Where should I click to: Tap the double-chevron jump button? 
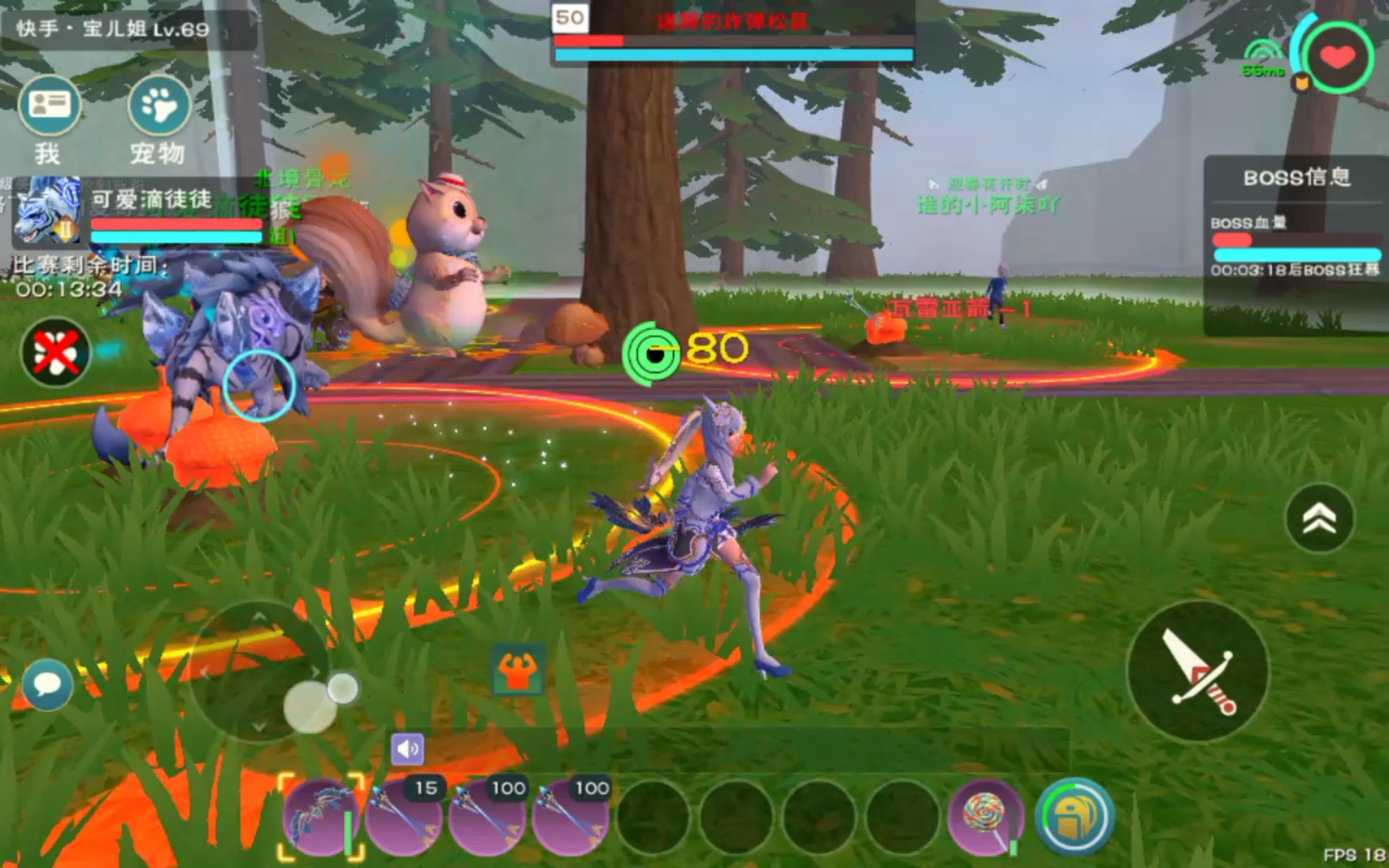point(1319,518)
